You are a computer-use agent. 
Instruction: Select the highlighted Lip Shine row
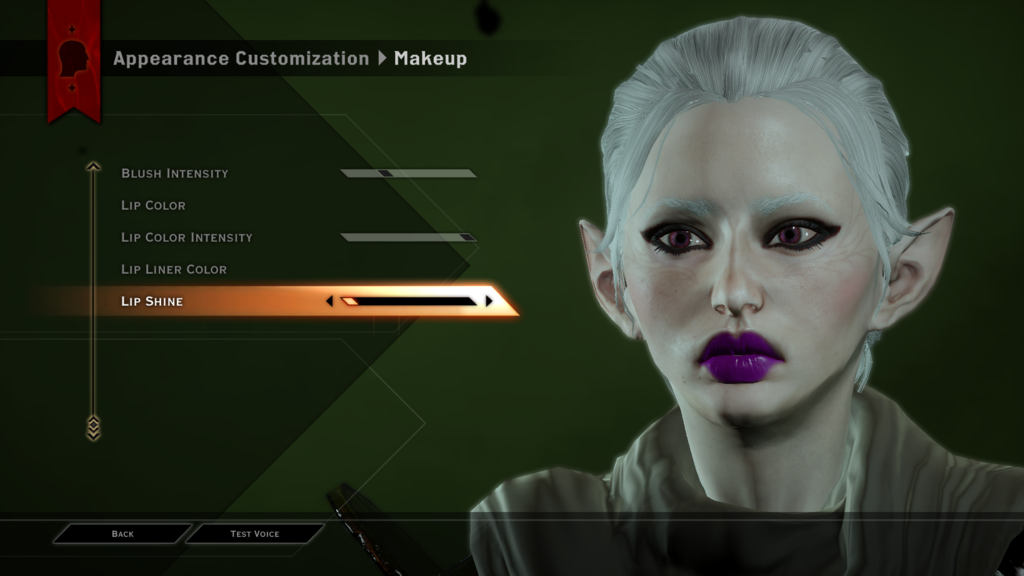coord(152,301)
